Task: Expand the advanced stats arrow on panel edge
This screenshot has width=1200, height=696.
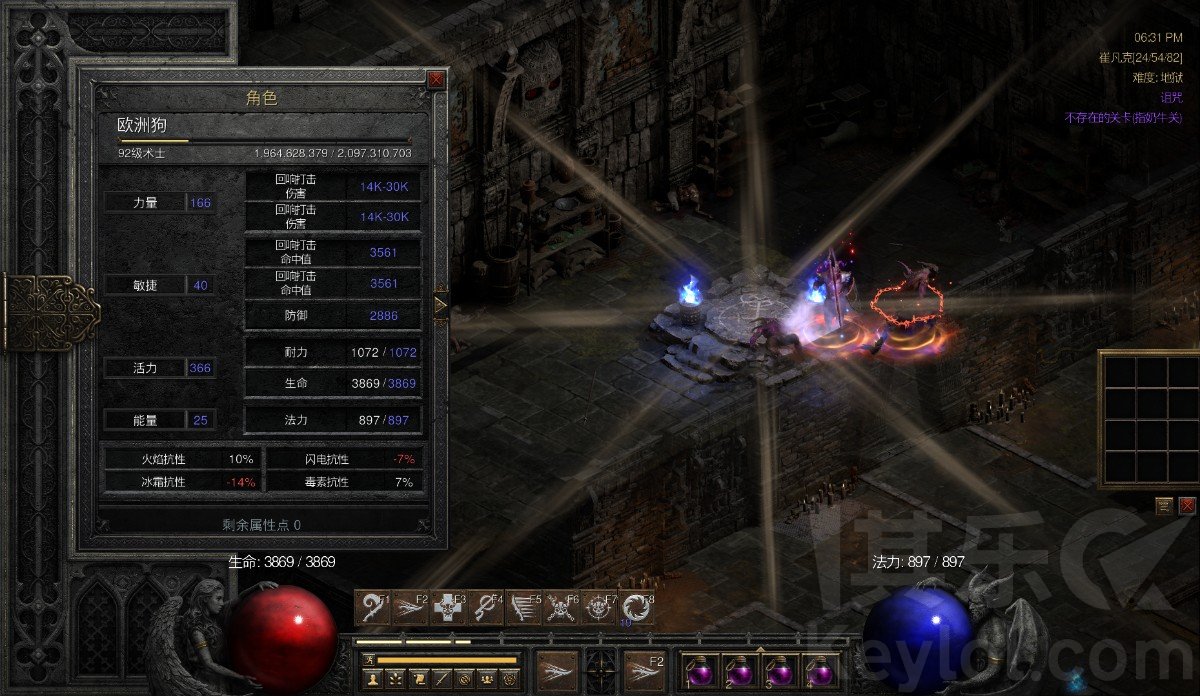Action: click(x=440, y=303)
